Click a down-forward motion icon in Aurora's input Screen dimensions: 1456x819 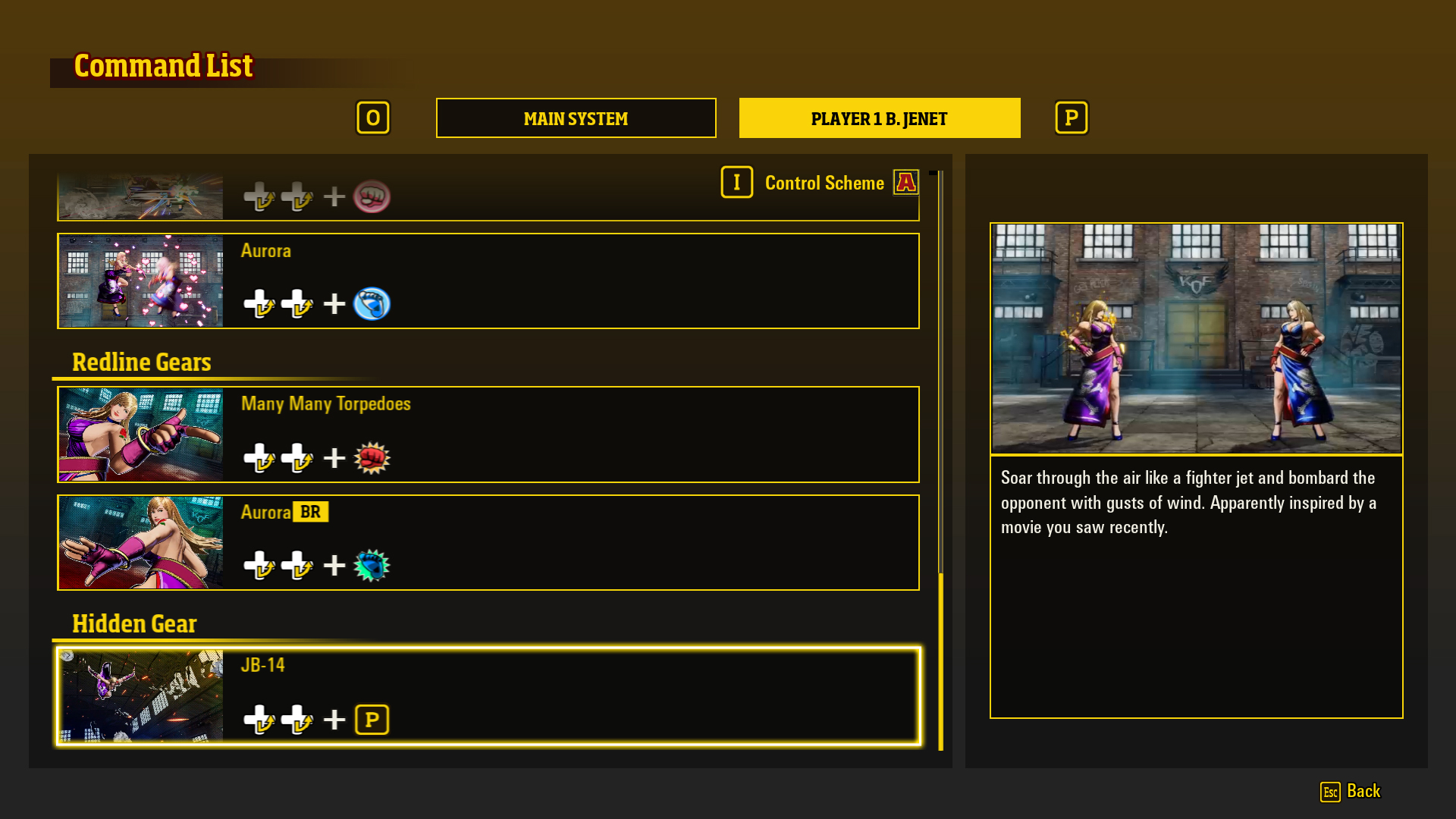pos(259,303)
